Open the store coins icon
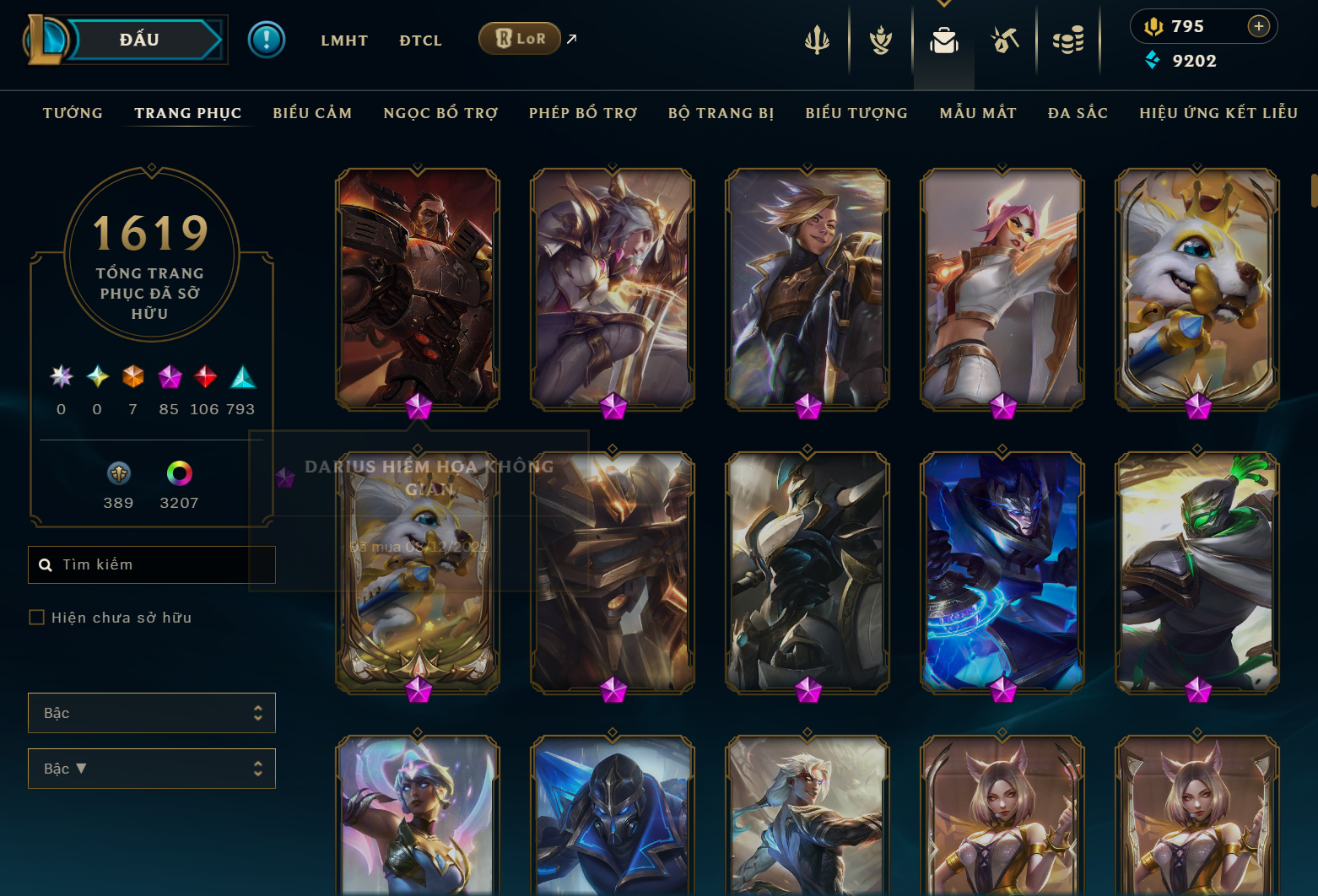This screenshot has width=1318, height=896. tap(1068, 40)
